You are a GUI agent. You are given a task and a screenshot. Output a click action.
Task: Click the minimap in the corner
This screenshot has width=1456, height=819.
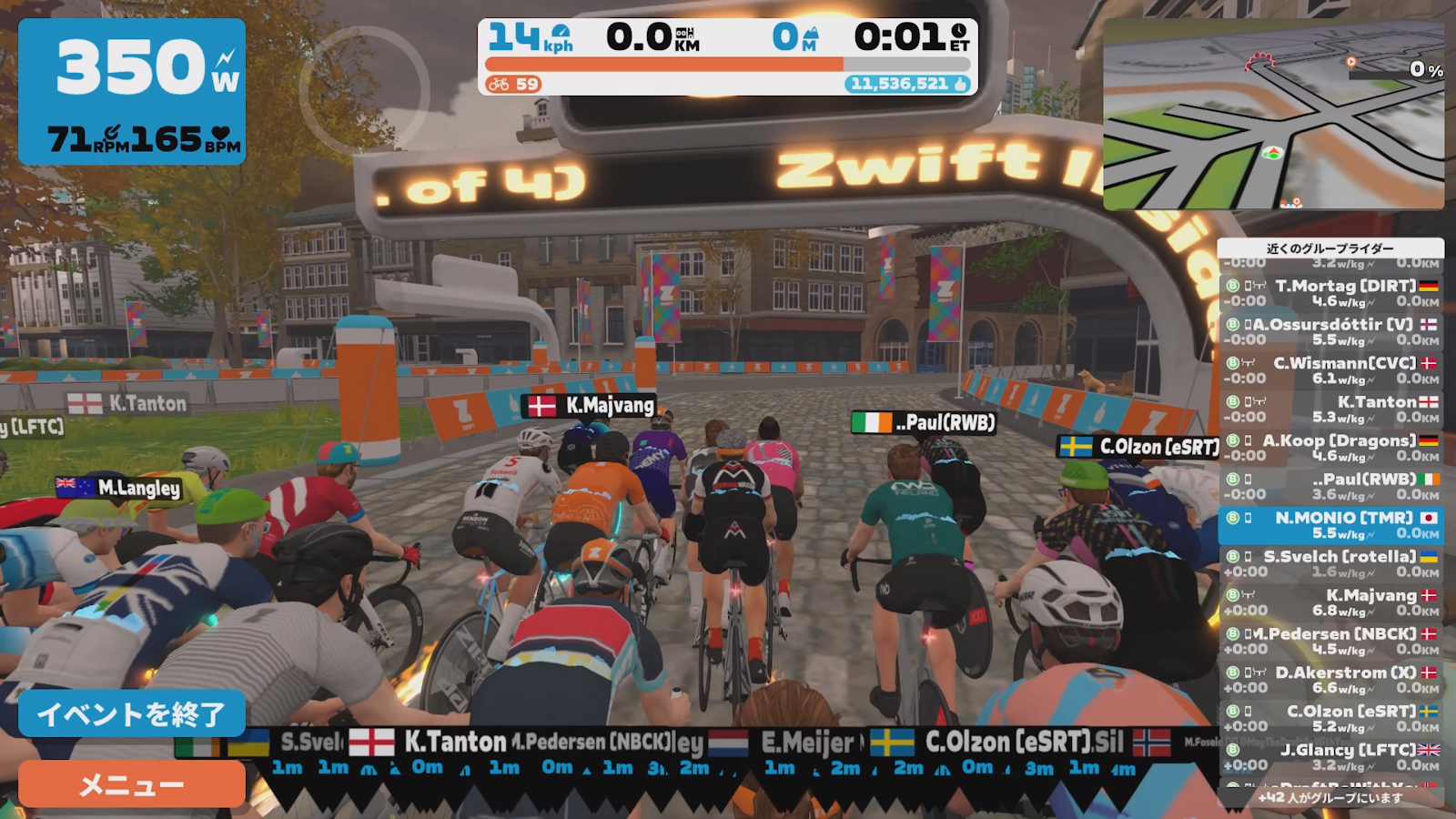[x=1273, y=116]
